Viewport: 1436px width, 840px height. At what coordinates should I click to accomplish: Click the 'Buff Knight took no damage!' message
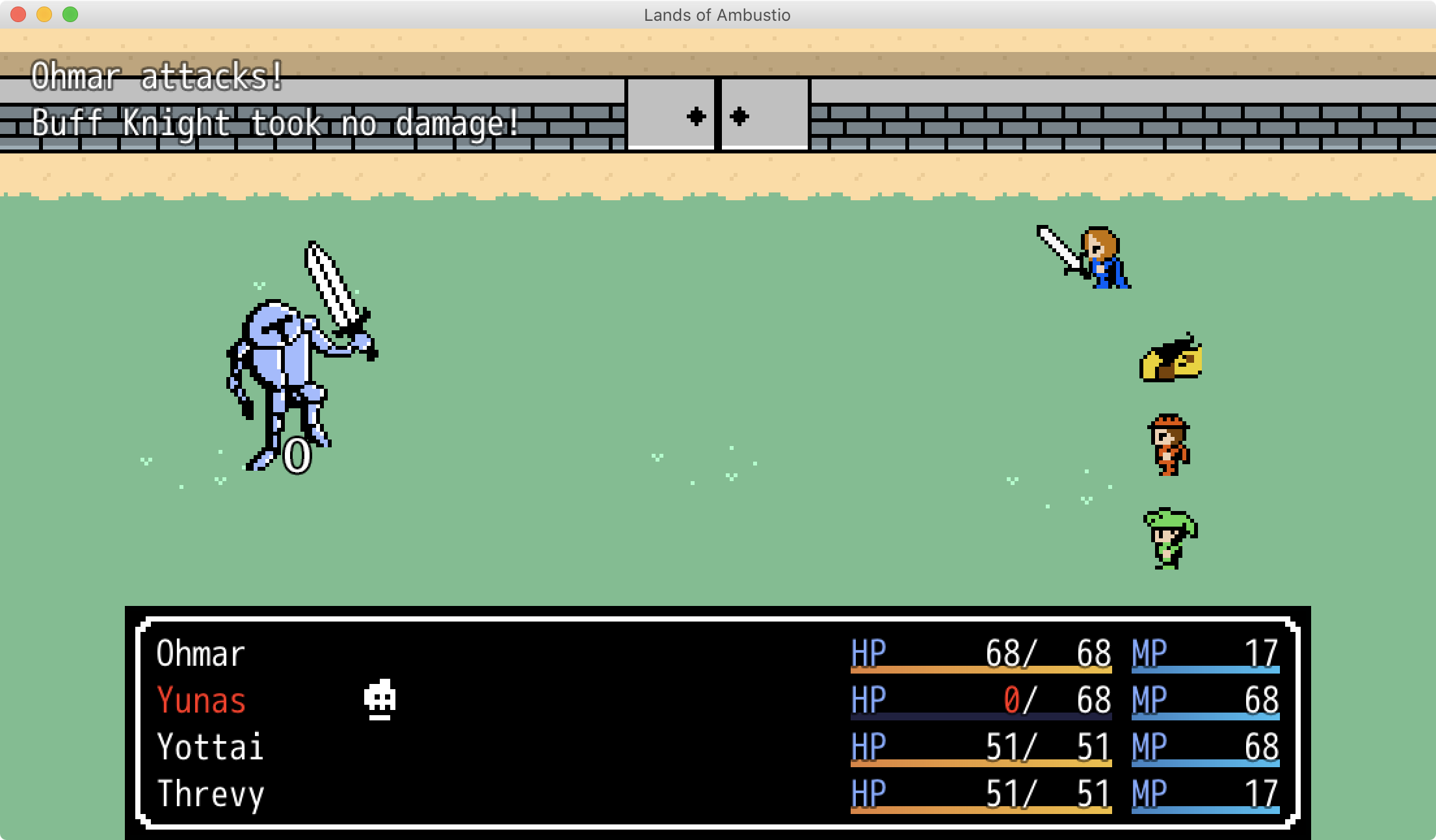click(273, 124)
